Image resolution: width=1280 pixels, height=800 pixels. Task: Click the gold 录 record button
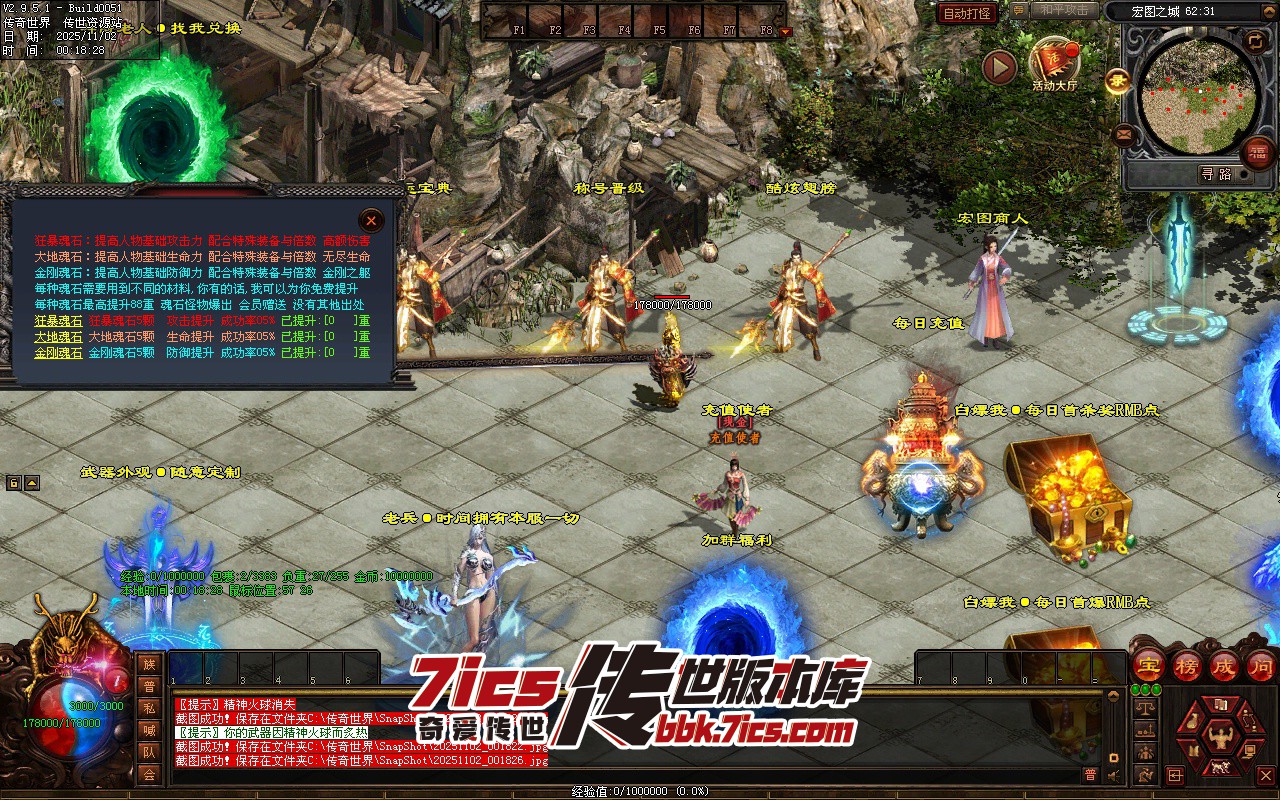(x=1118, y=82)
